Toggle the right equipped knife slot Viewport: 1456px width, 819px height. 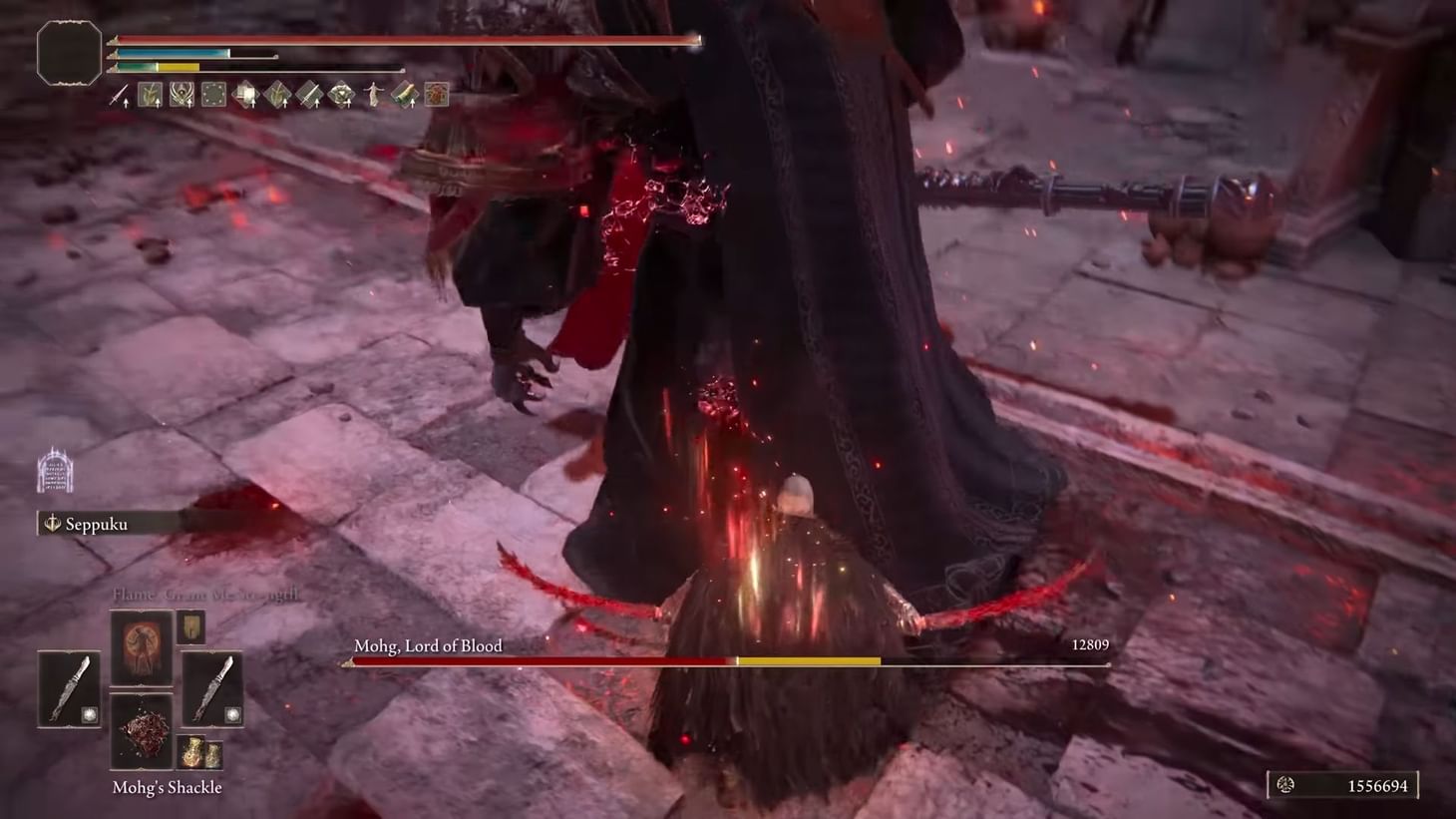[x=212, y=688]
